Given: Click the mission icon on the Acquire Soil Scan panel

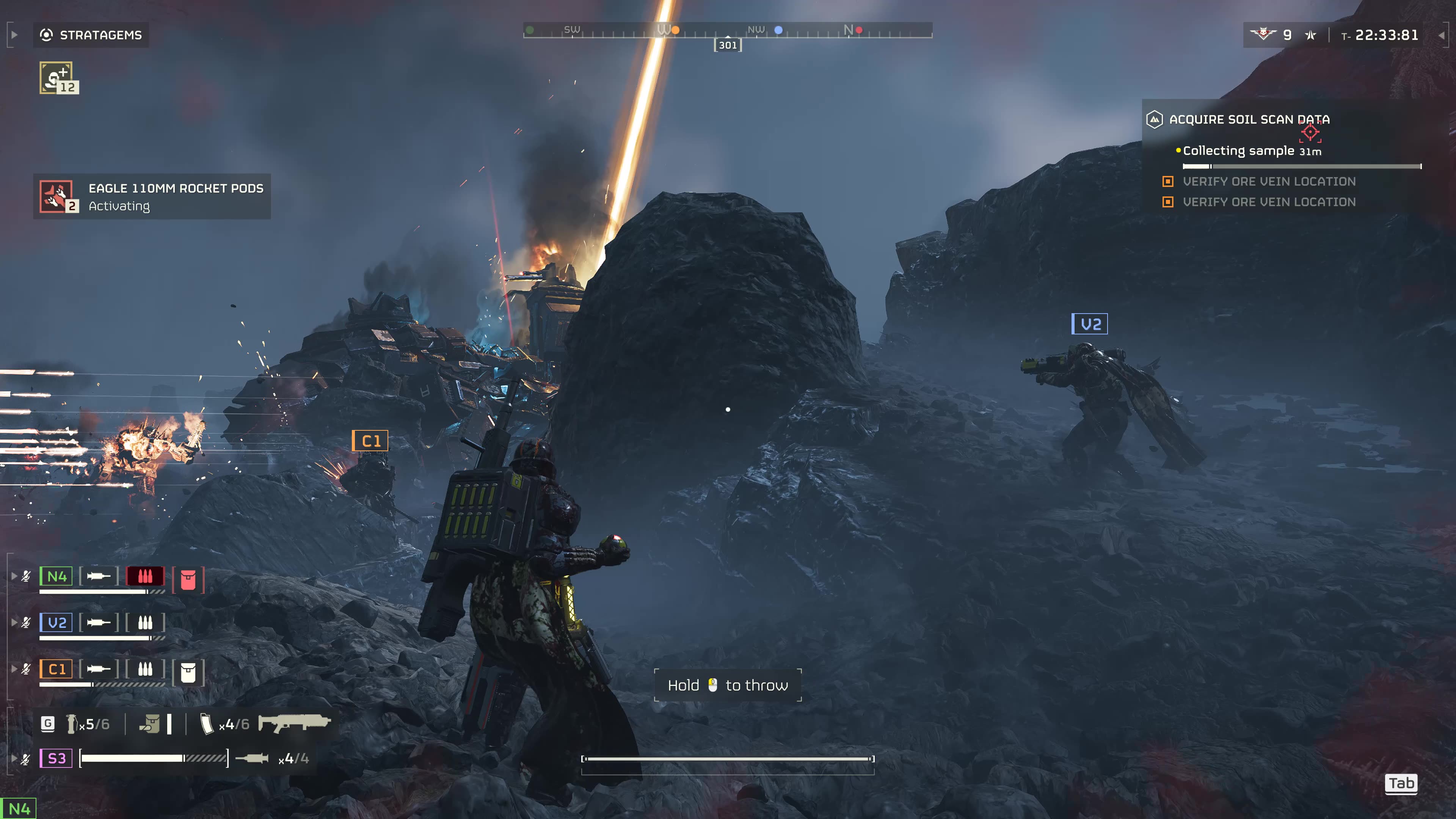Looking at the screenshot, I should tap(1155, 120).
